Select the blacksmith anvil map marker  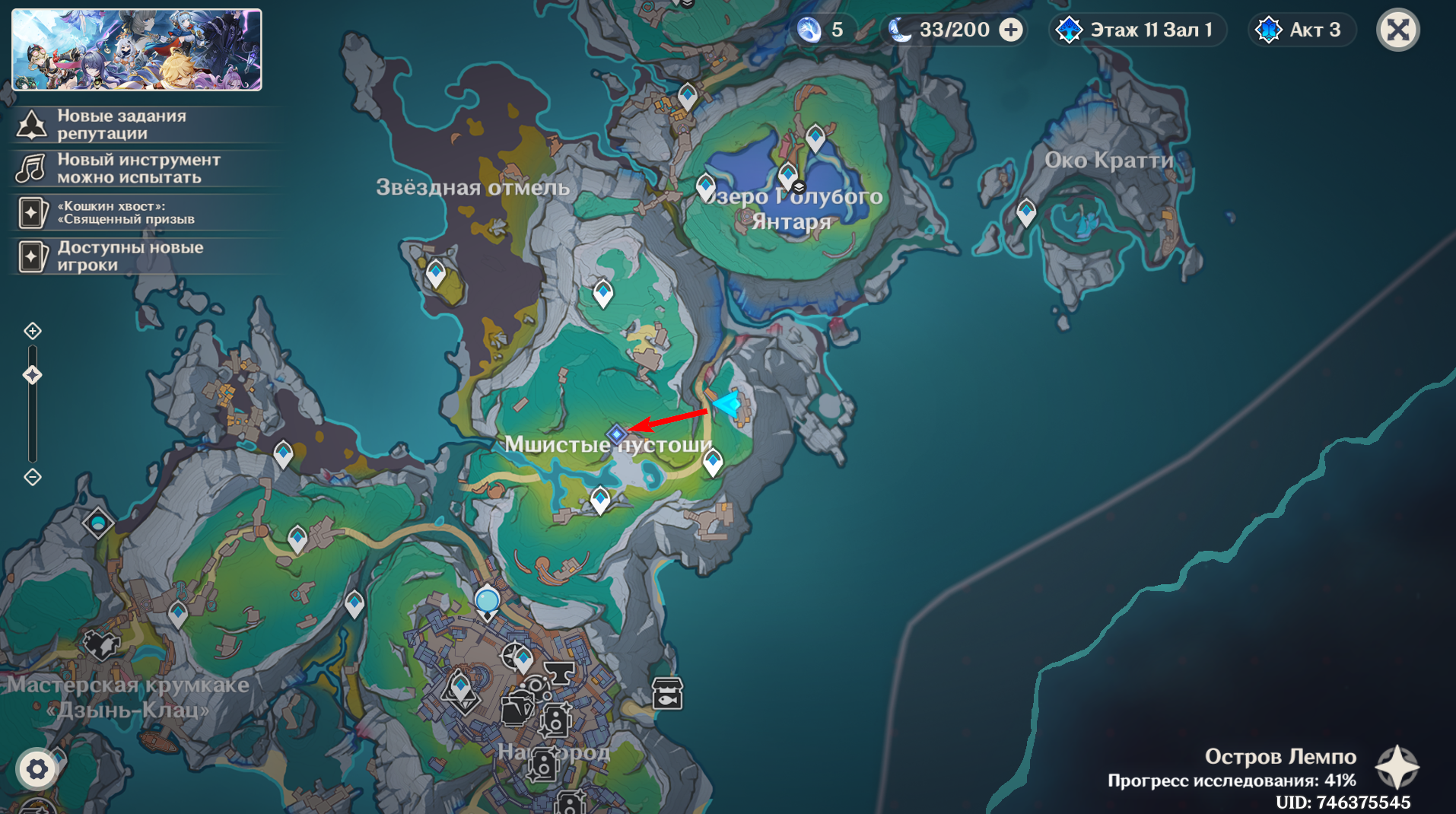(x=560, y=673)
